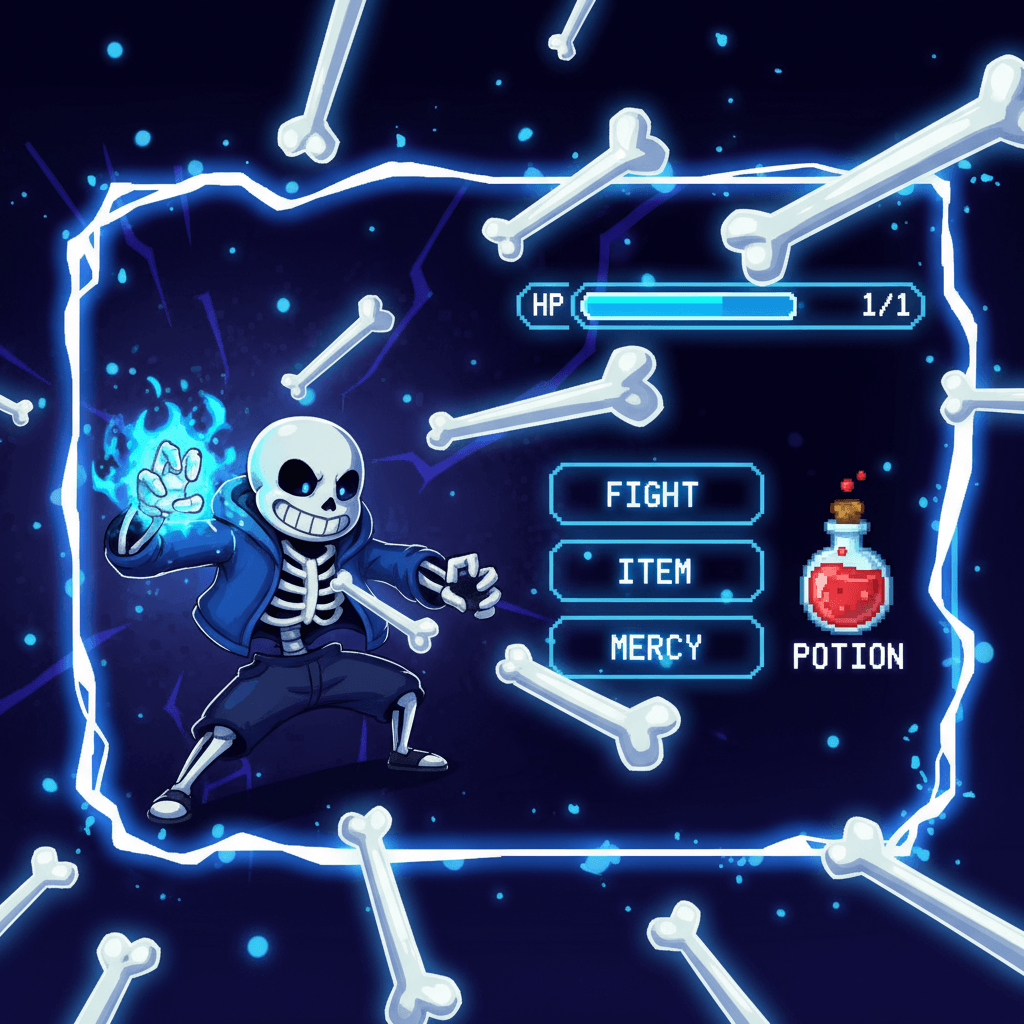
Task: Open the ITEM menu
Action: 656,571
